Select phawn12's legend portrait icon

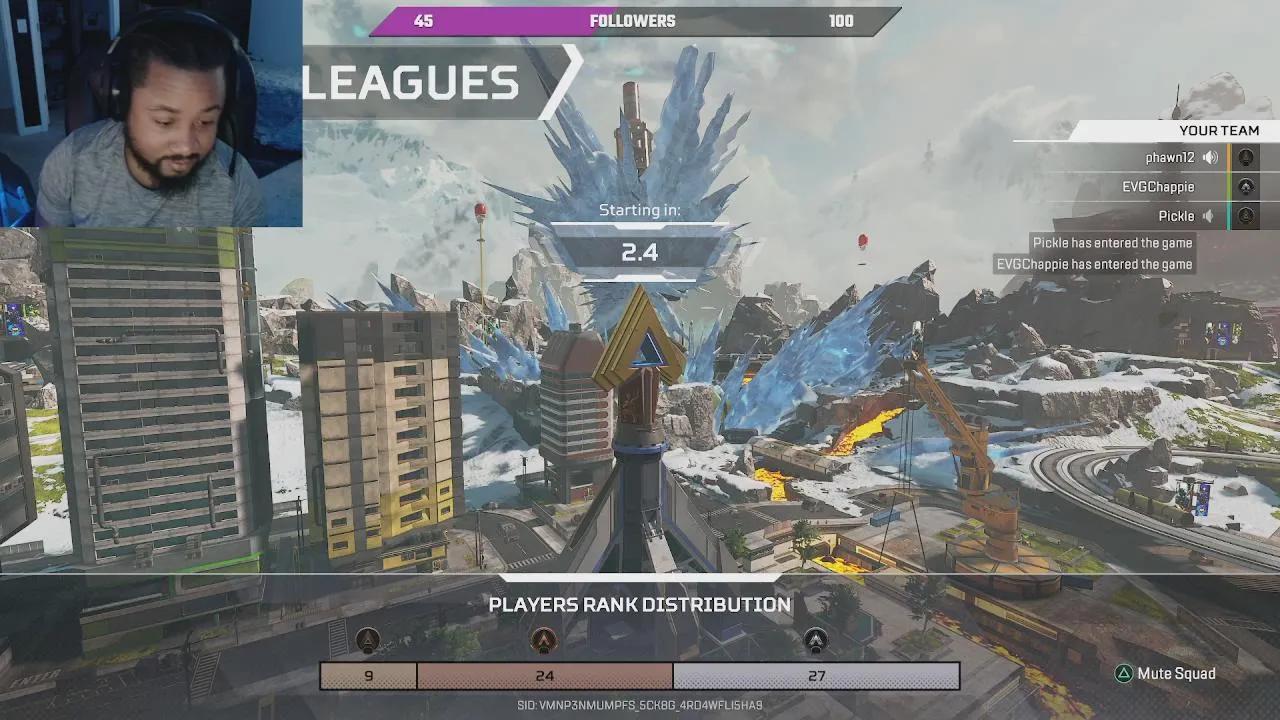click(1246, 156)
